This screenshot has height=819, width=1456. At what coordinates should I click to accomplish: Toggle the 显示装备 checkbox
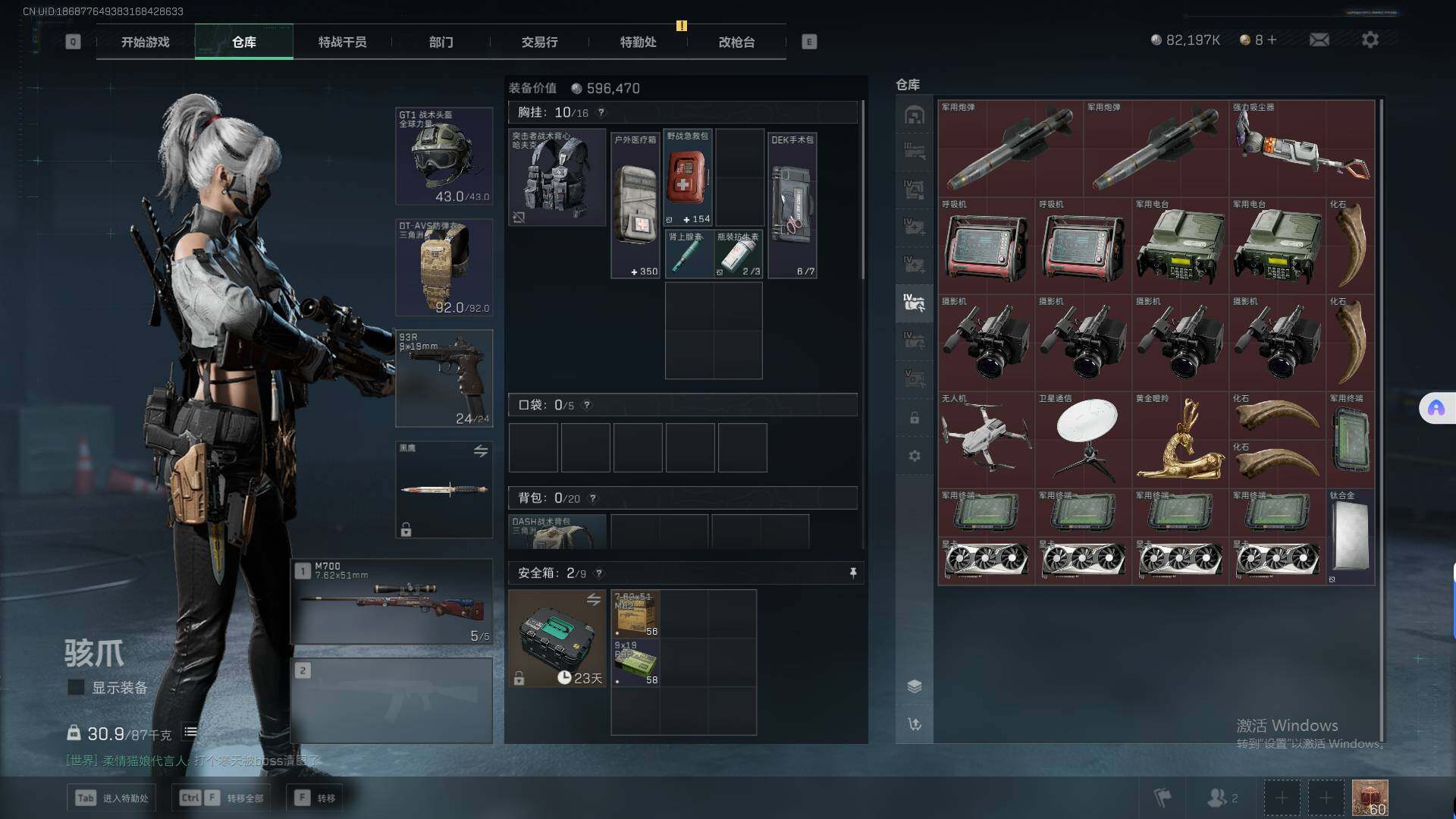tap(76, 688)
